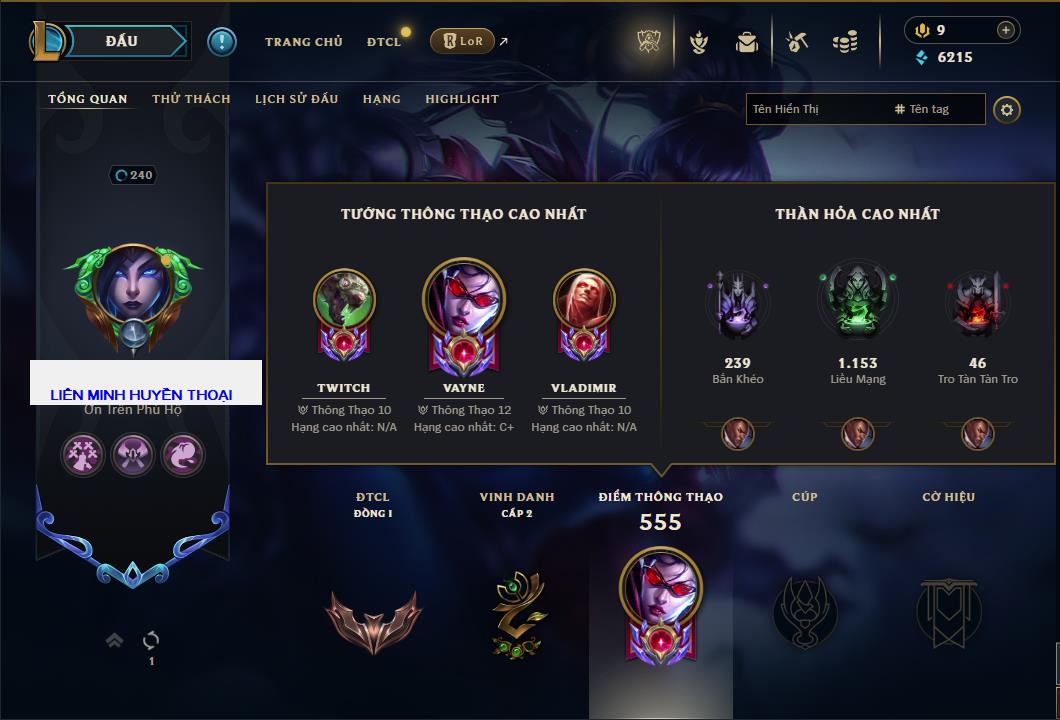Click the ĐẤU play button
This screenshot has height=720, width=1060.
(x=120, y=41)
